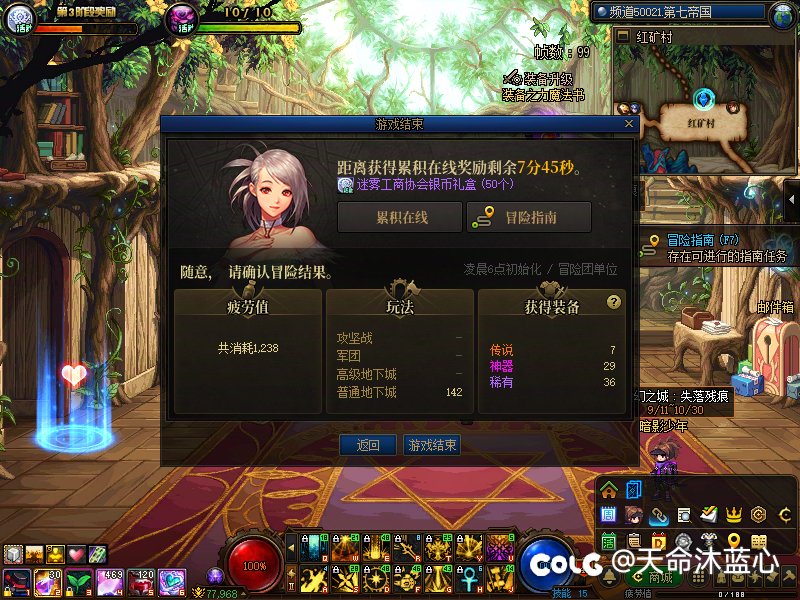Open the golden map pin icon
Screen dimensions: 800x600
(x=733, y=543)
